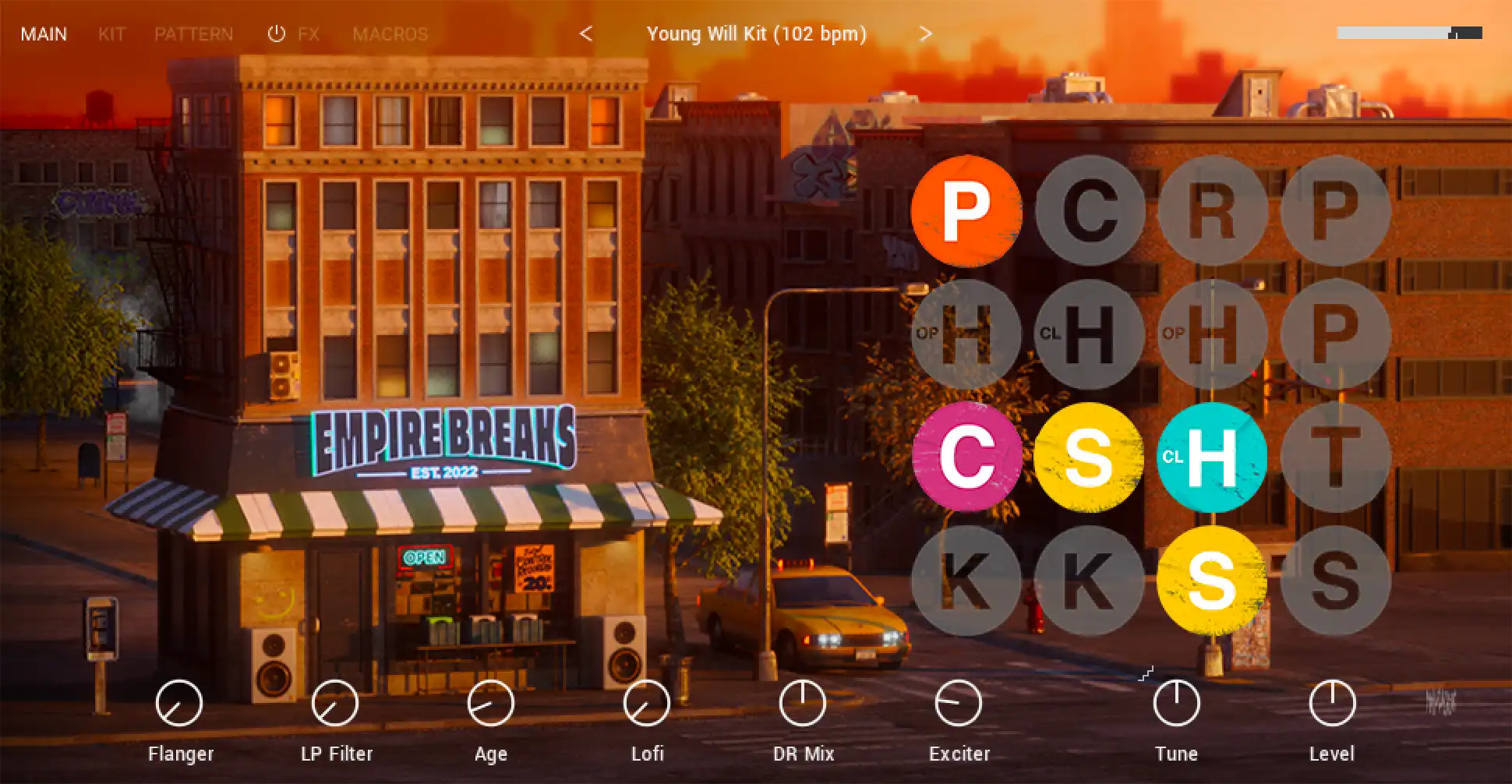This screenshot has height=784, width=1512.
Task: Play the cyan closed hi-hat pad
Action: point(1212,457)
